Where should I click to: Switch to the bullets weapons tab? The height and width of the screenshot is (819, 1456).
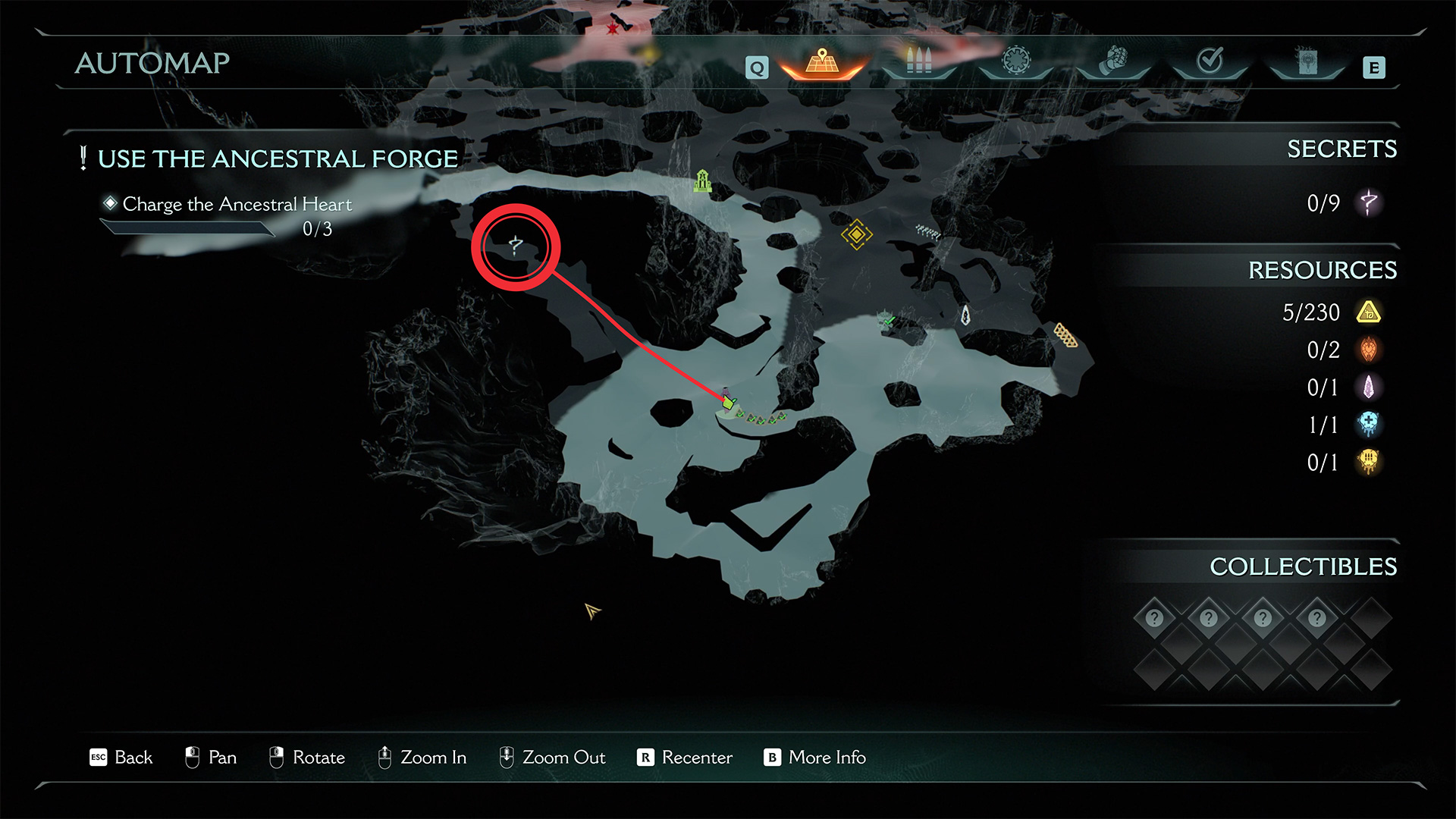point(918,61)
